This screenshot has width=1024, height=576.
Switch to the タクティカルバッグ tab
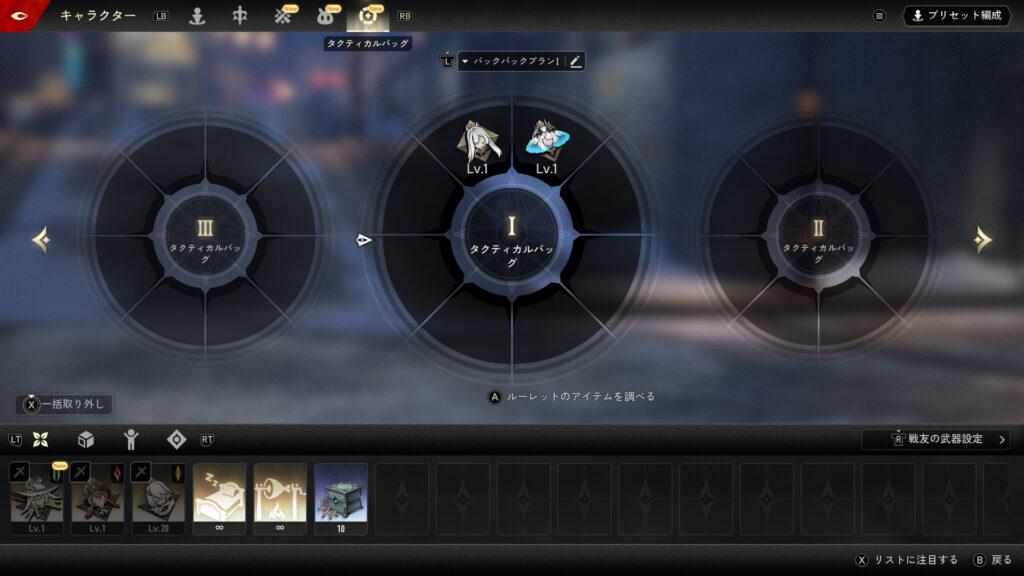point(367,16)
